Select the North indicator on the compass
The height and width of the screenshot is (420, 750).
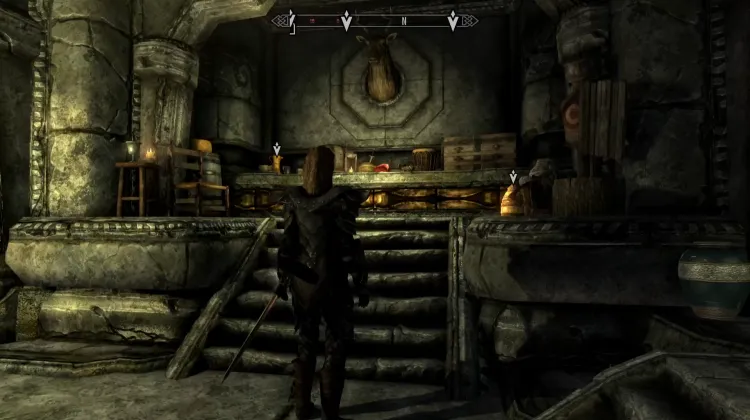(403, 20)
